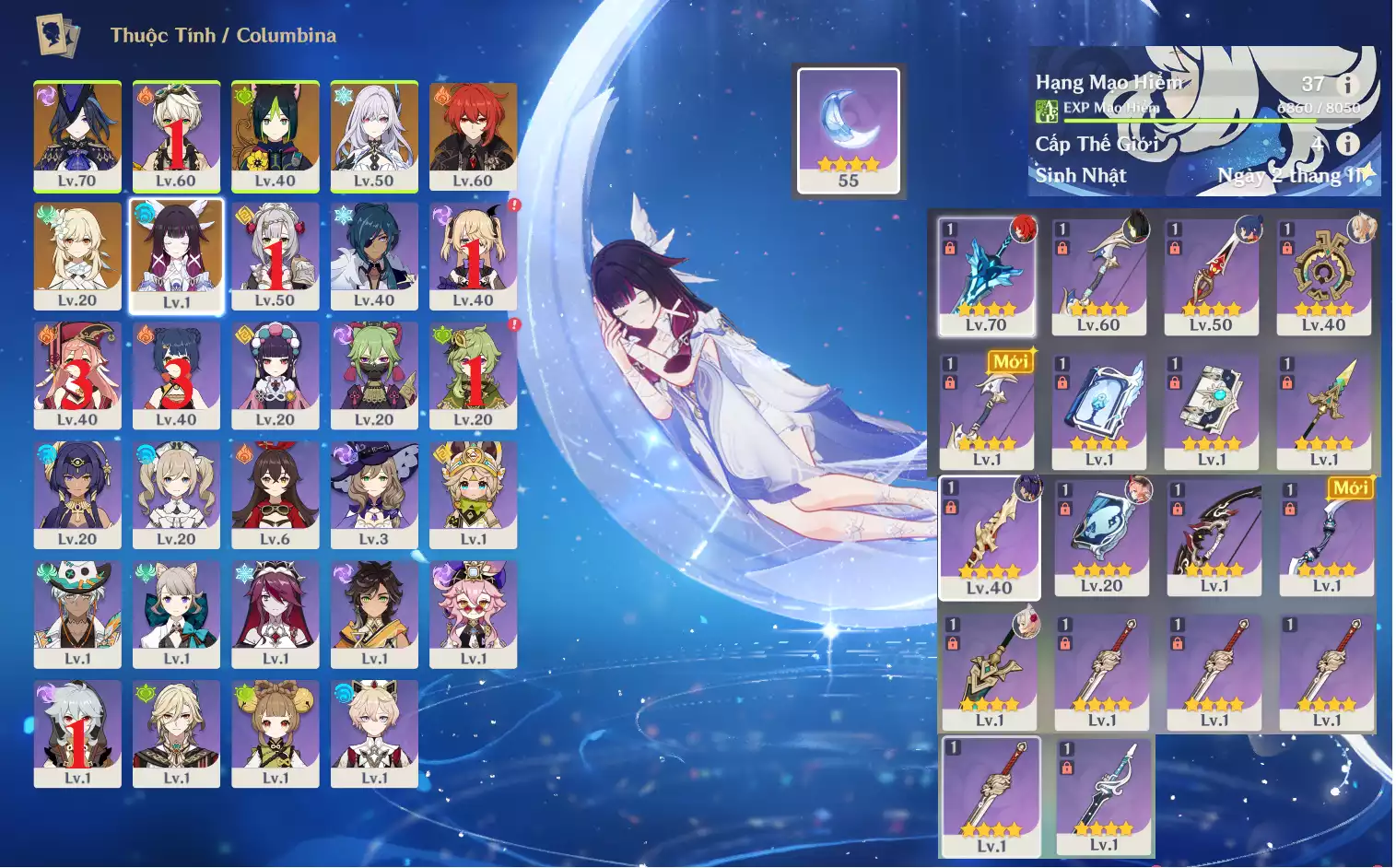Choose the red-haired Diluc Lv.60 portrait

(x=473, y=135)
